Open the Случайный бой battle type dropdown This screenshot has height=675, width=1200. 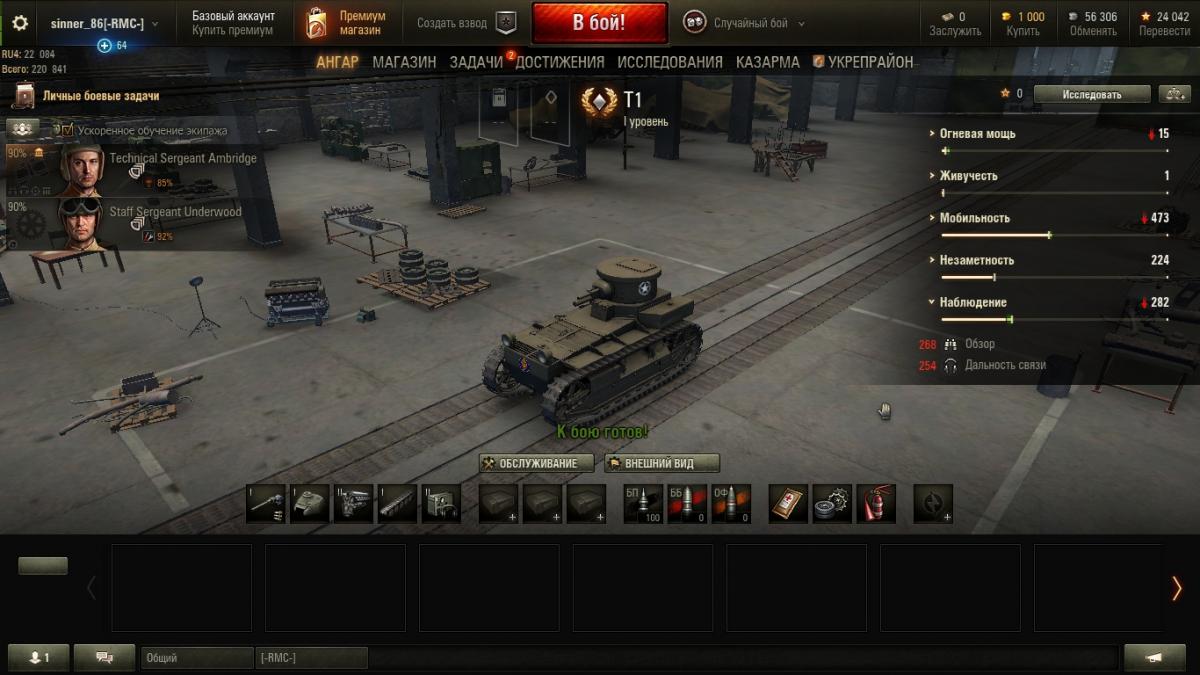tap(745, 23)
